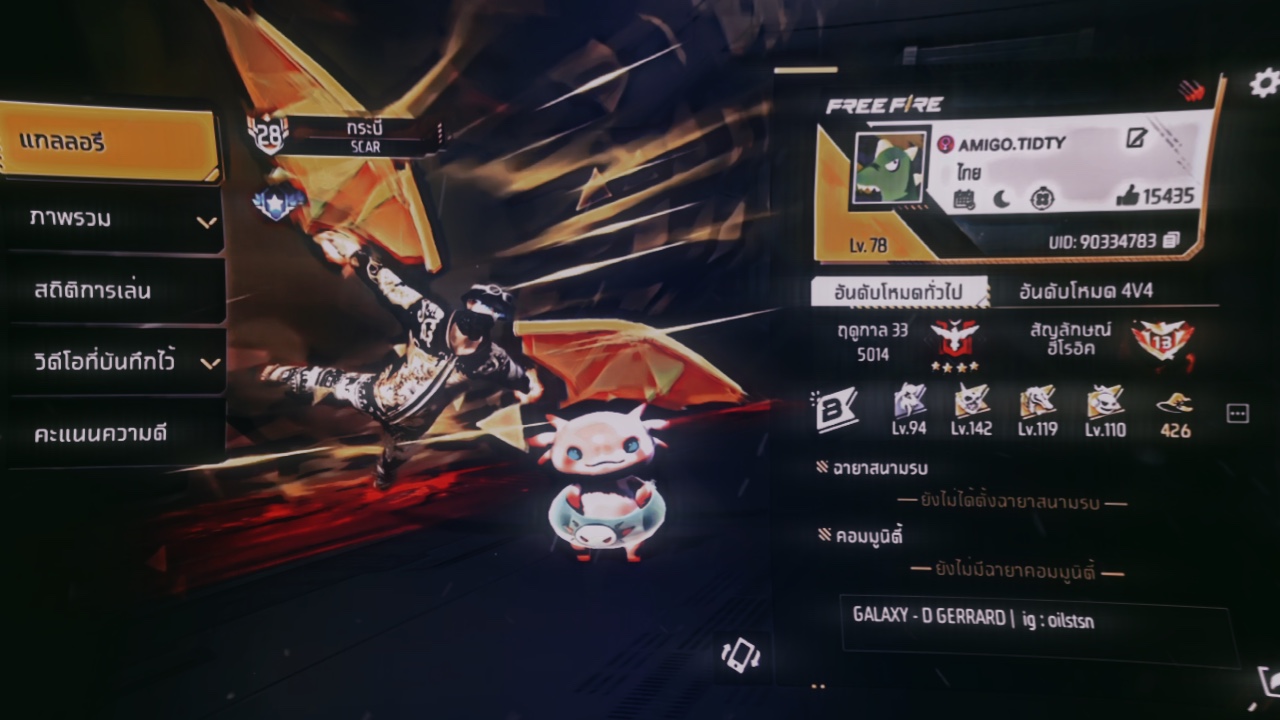Click the GALAXY - D GERRARD signature box
This screenshot has width=1280, height=720.
point(1035,630)
